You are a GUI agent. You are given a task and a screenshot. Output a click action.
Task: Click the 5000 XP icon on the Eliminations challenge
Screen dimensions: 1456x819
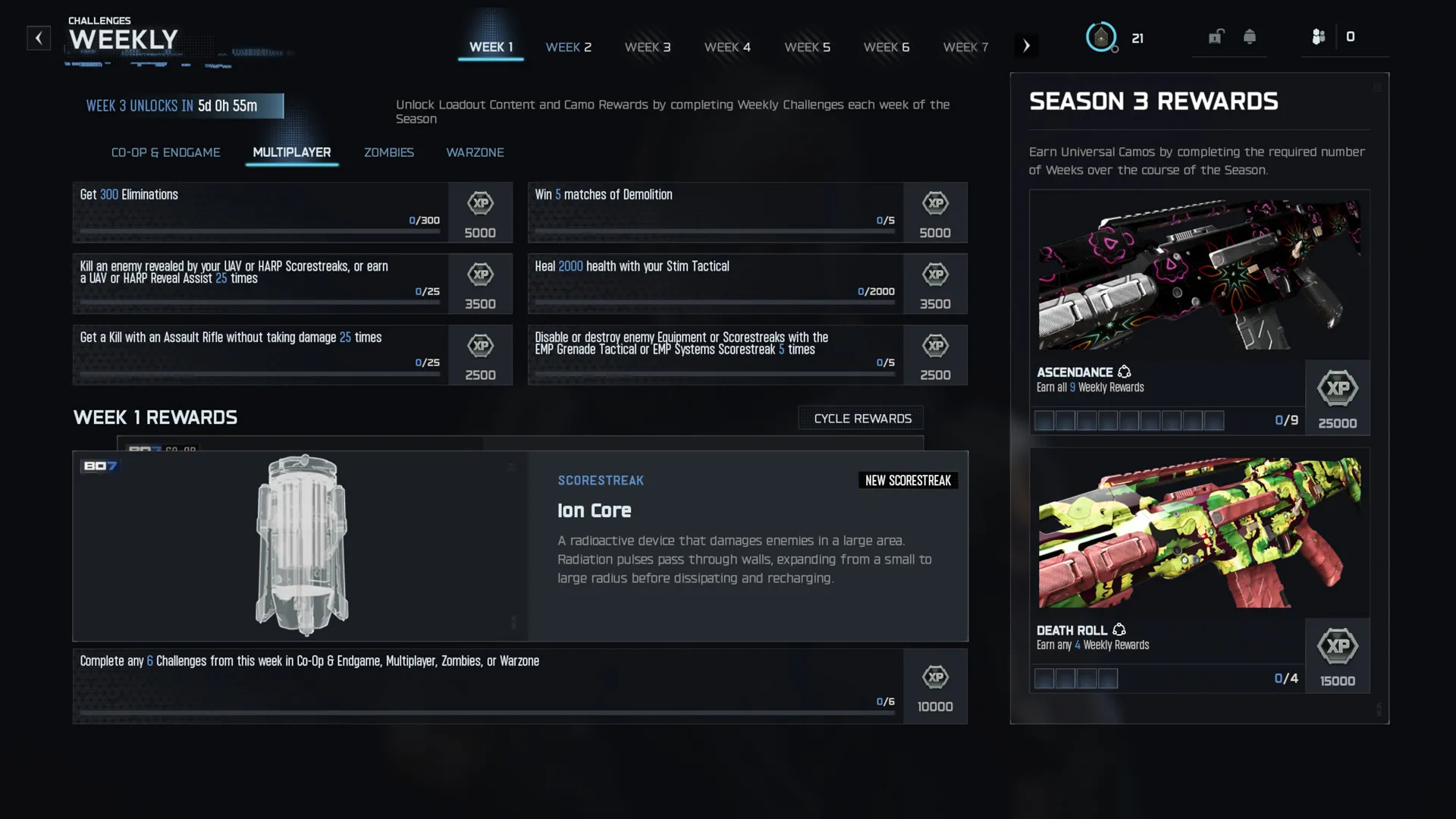pyautogui.click(x=480, y=212)
